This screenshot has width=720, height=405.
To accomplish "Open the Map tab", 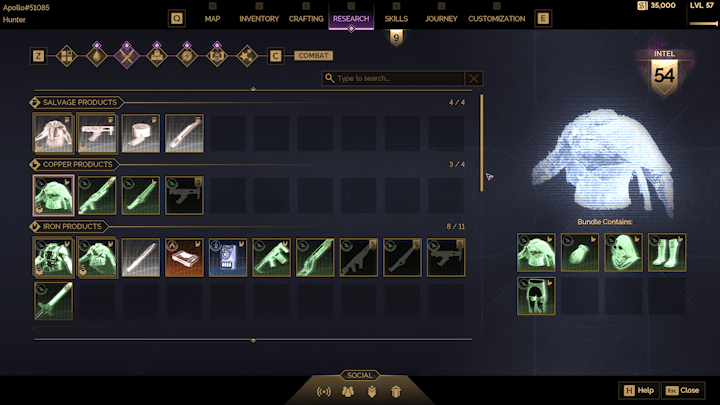I will (x=212, y=18).
